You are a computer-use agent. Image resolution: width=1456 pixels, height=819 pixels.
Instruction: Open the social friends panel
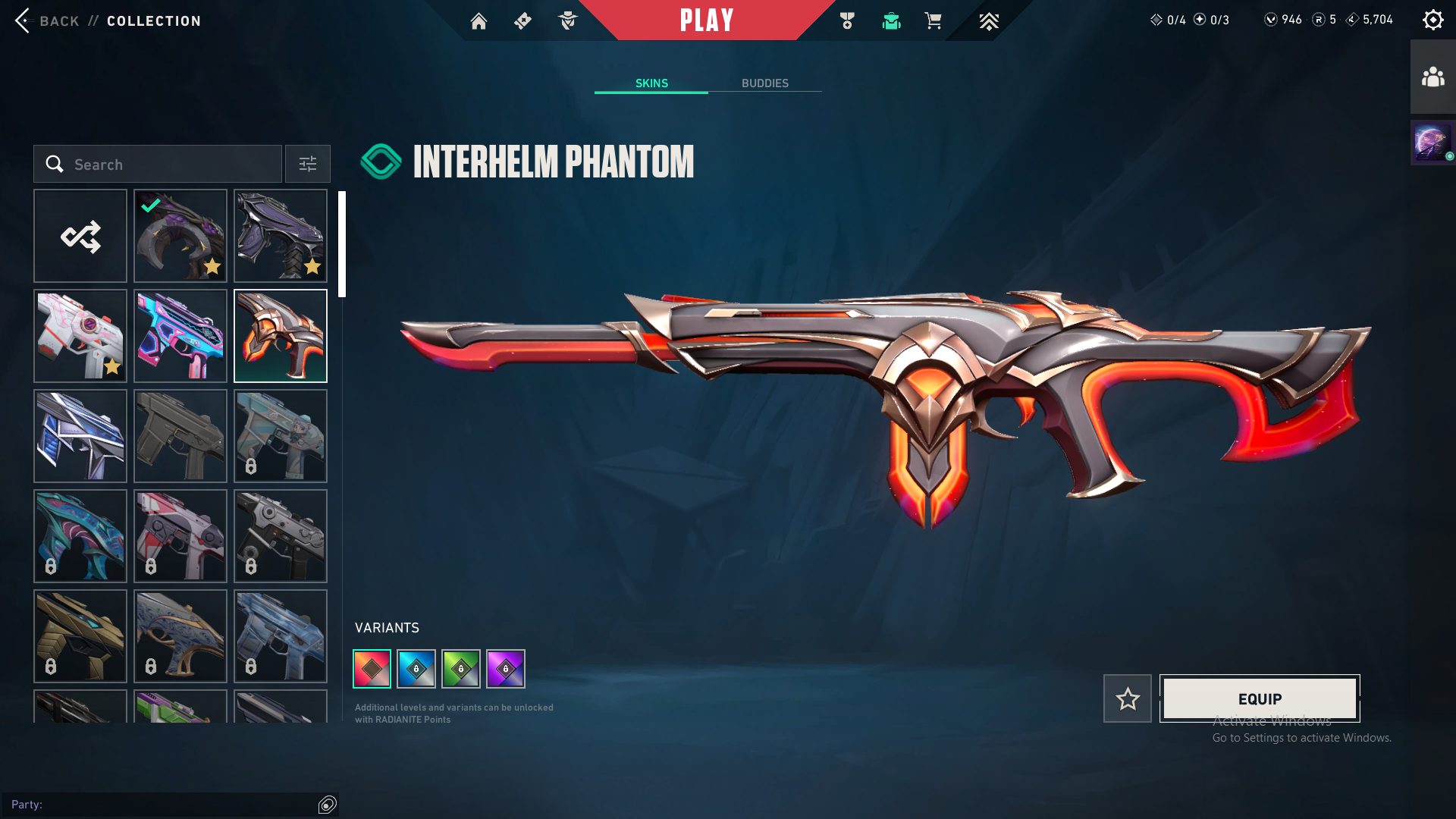coord(1432,77)
